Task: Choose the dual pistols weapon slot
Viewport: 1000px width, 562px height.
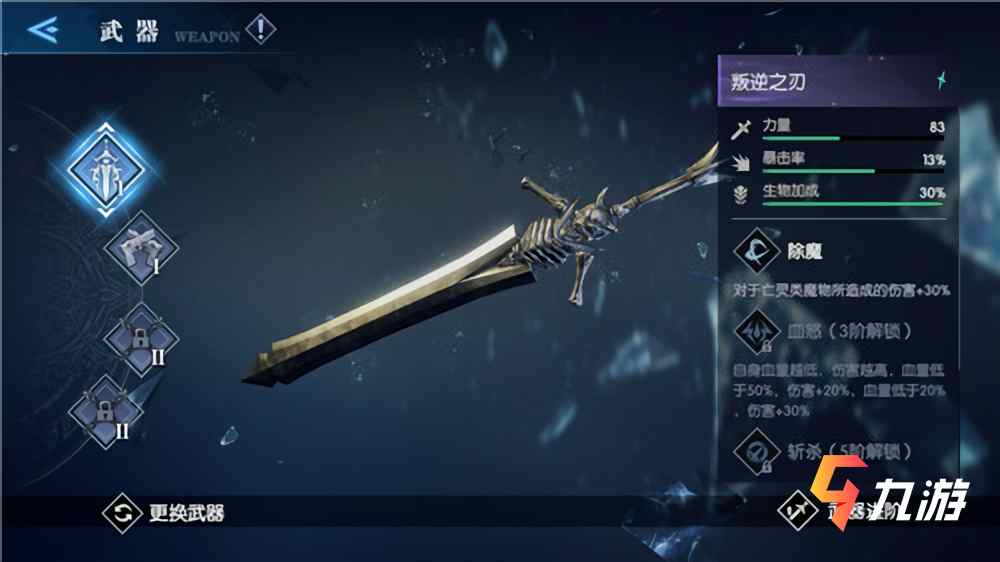Action: pos(141,249)
